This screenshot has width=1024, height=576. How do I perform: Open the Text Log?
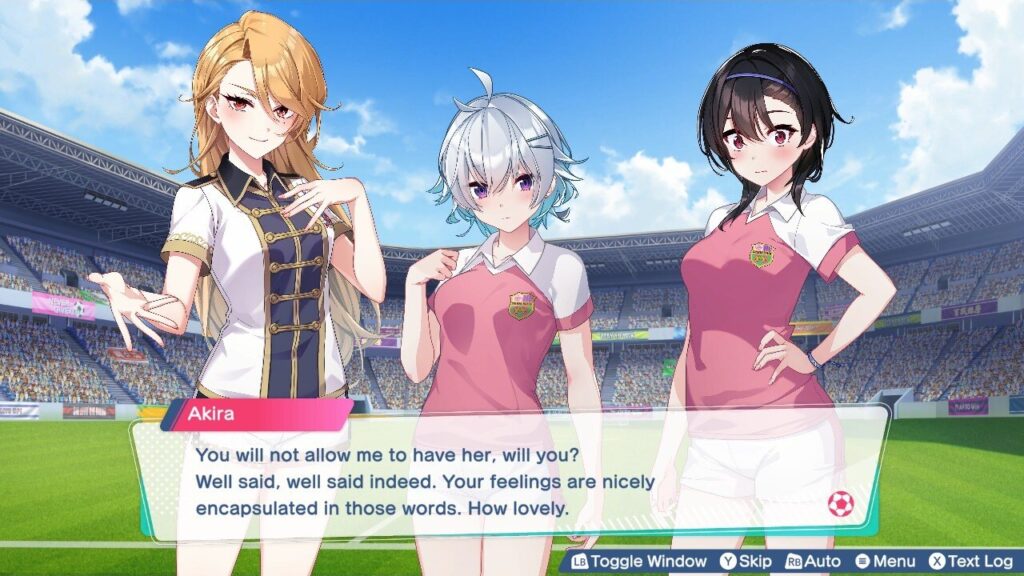click(x=970, y=562)
